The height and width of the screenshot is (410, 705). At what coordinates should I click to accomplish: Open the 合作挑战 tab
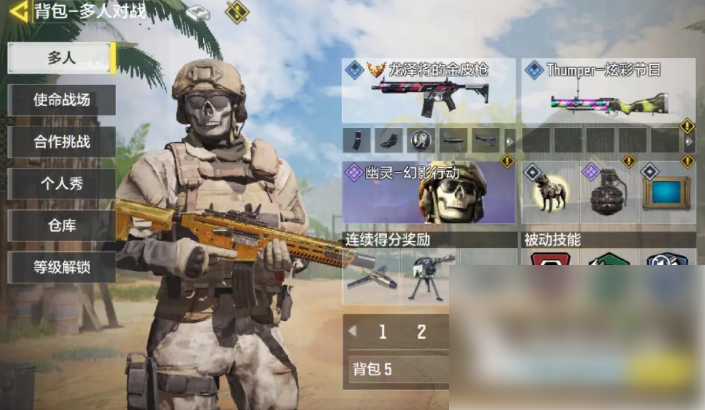point(62,142)
